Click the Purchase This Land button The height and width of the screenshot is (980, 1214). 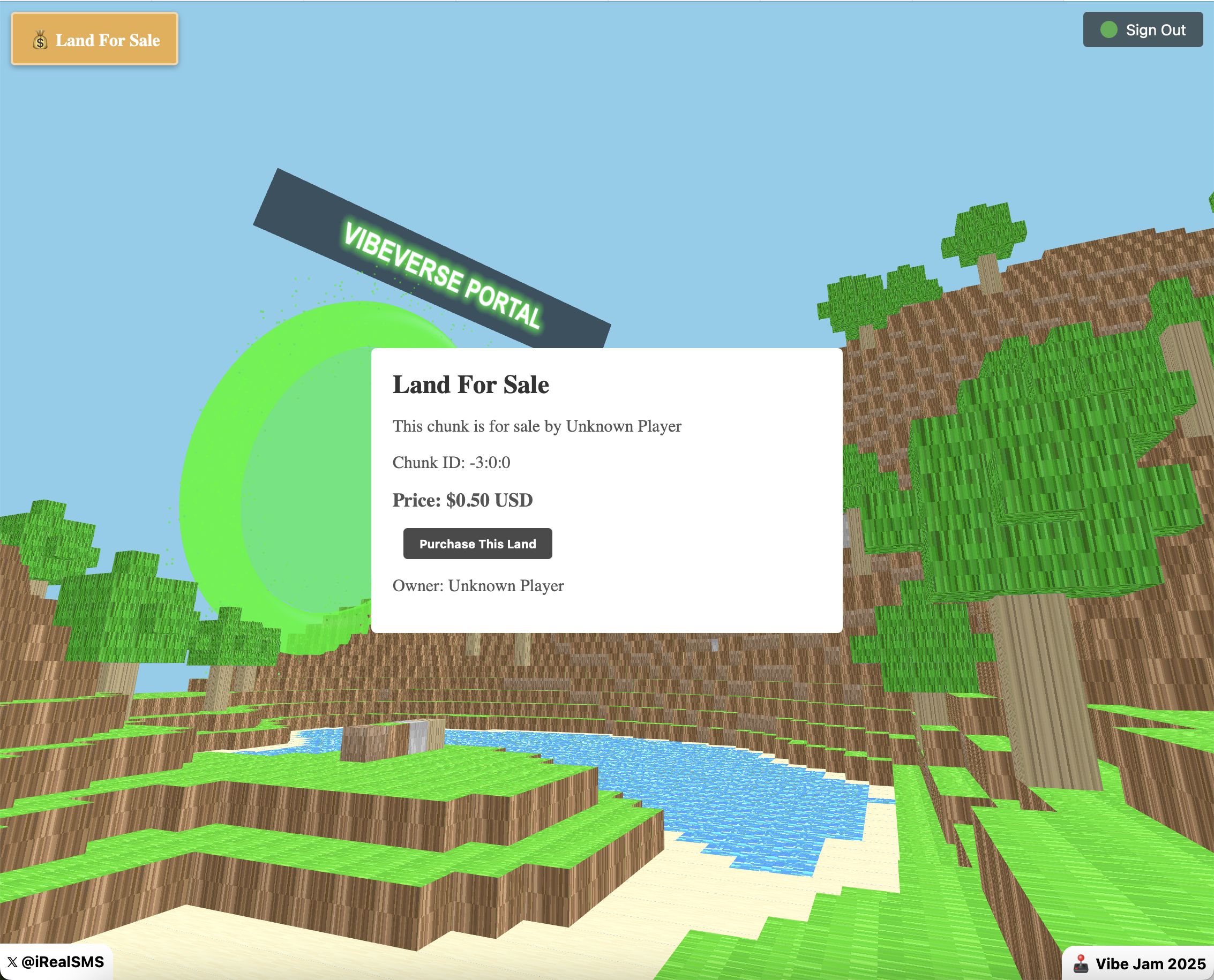point(478,544)
